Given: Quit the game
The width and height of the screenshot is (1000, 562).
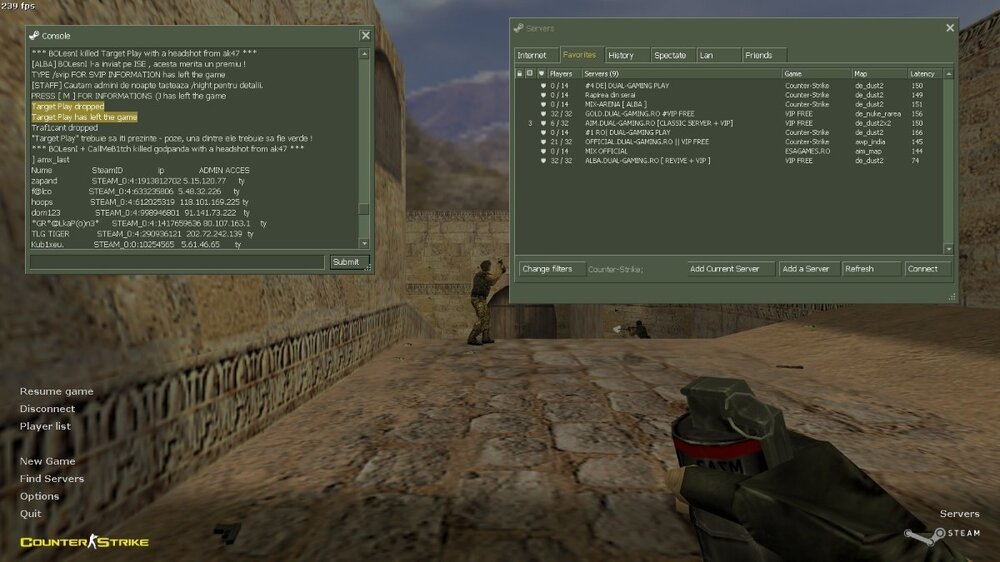Looking at the screenshot, I should click(31, 514).
